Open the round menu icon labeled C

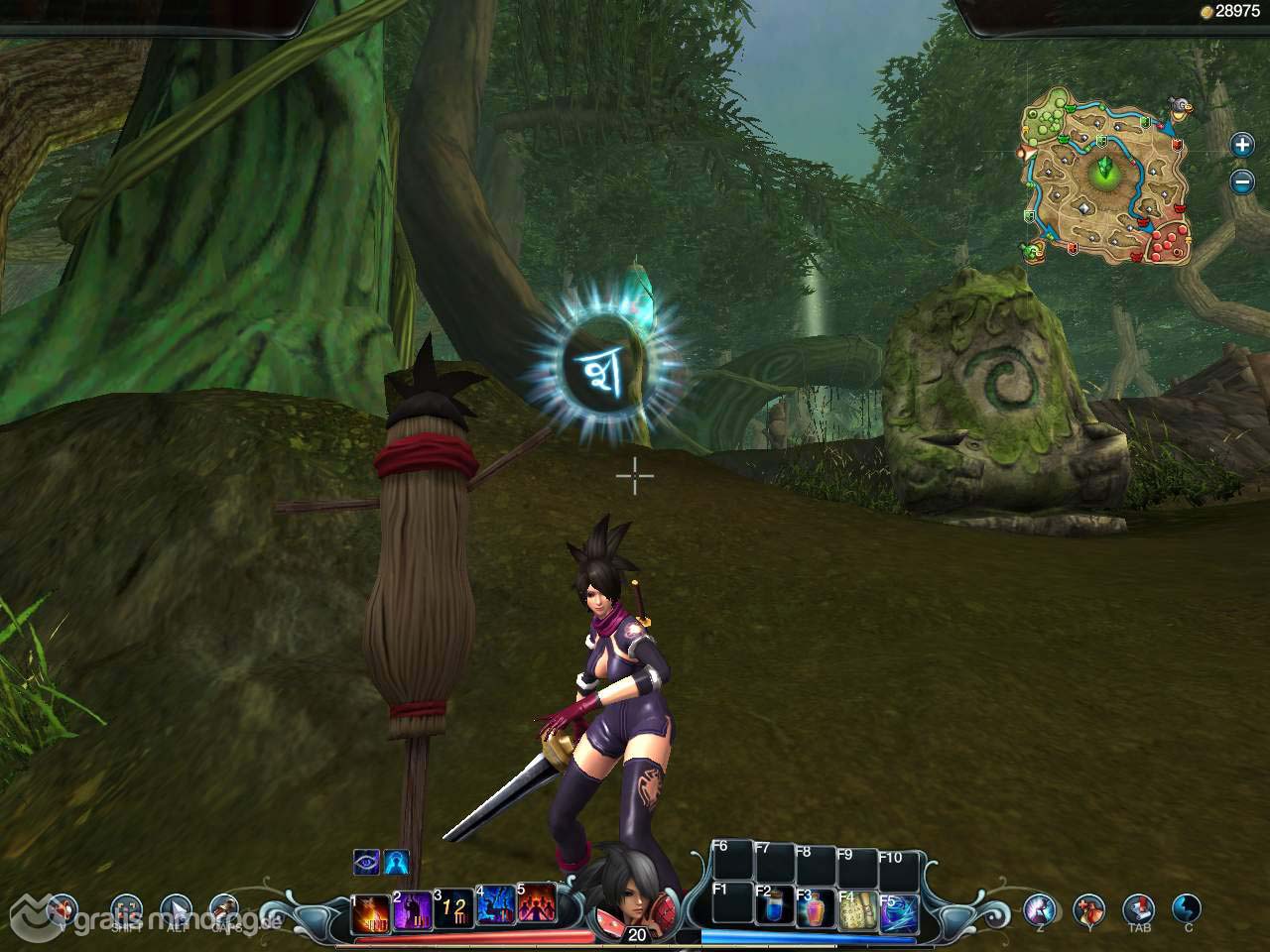tap(1187, 907)
